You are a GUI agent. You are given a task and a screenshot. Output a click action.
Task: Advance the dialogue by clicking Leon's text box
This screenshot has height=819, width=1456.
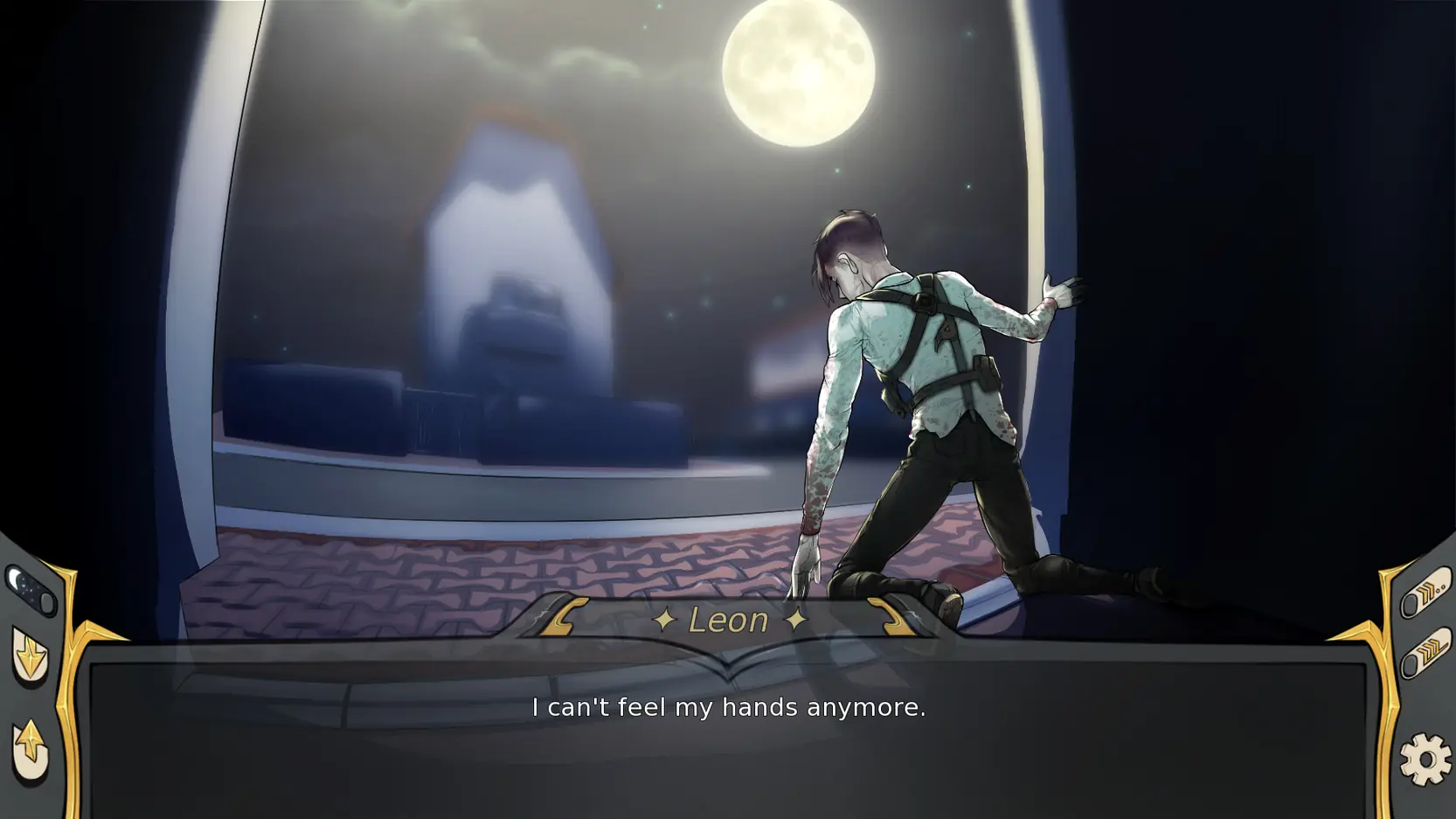click(728, 734)
